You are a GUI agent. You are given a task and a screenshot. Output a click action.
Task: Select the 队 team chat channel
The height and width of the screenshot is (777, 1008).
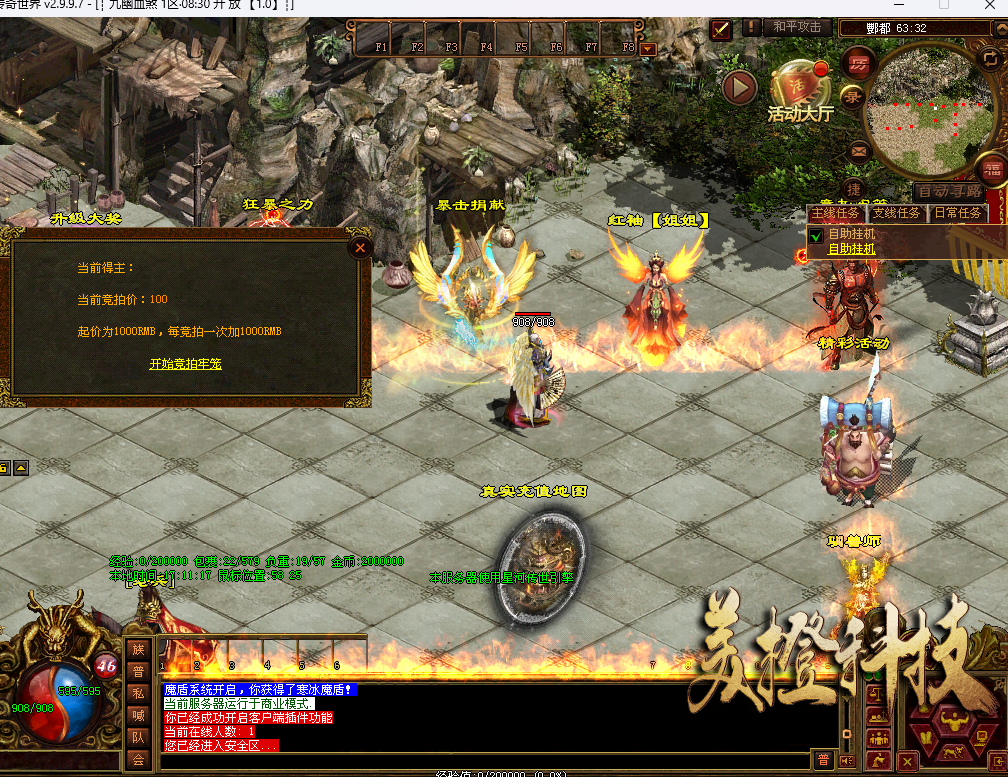138,738
